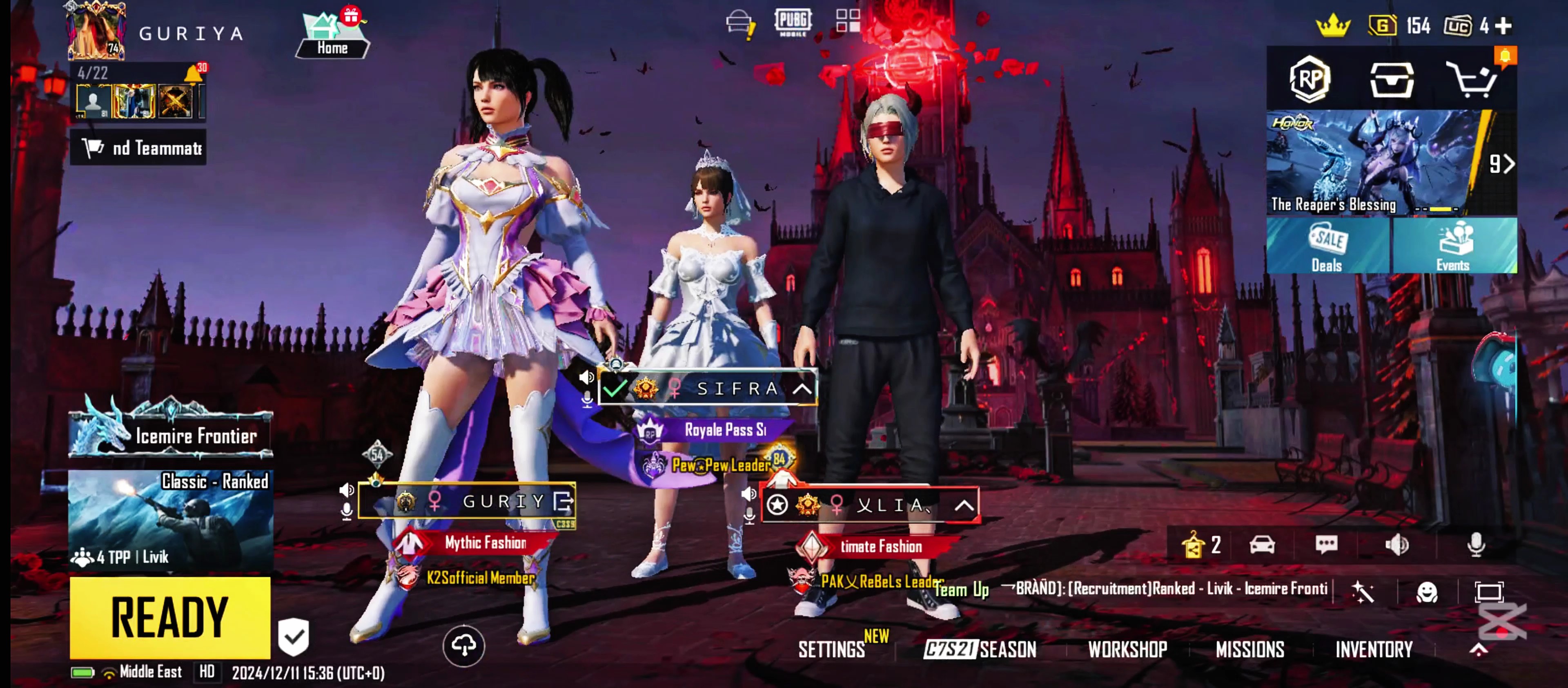The image size is (1568, 688).
Task: Open the shopping cart store
Action: tap(1471, 80)
